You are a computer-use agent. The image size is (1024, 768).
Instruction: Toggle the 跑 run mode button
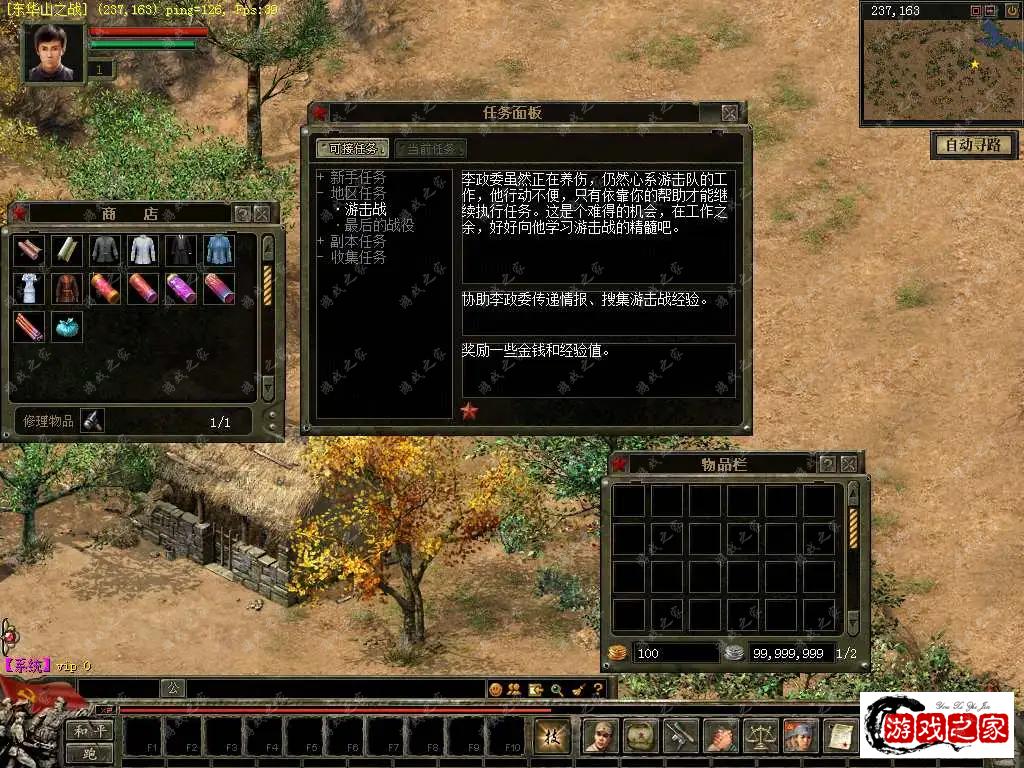tap(91, 754)
